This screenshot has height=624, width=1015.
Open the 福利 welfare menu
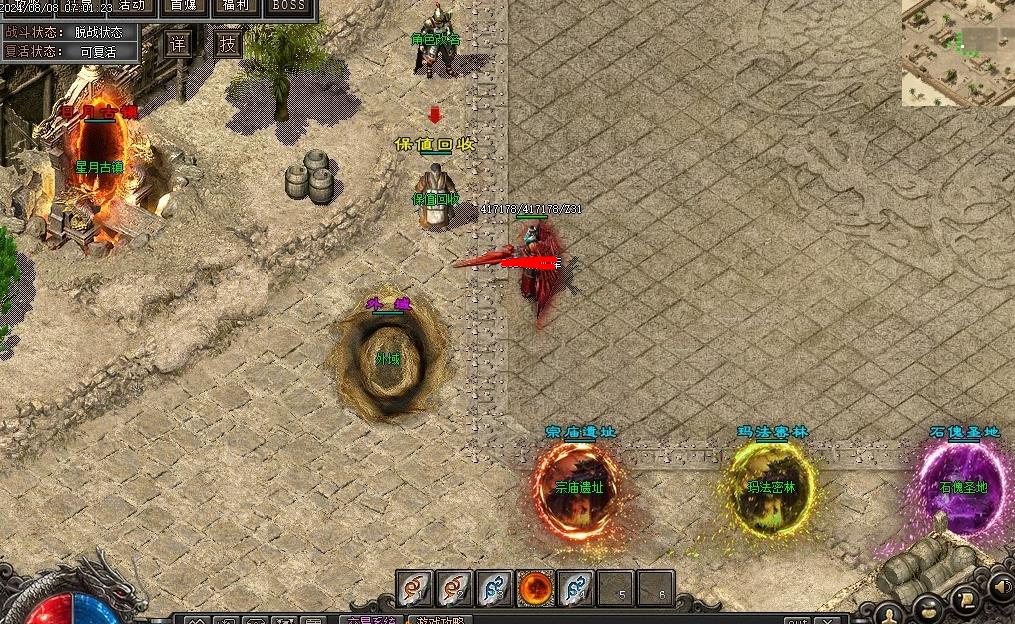coord(237,6)
